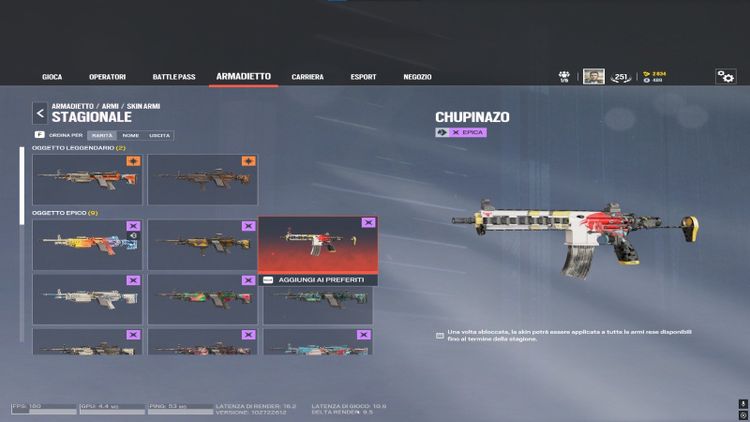Image resolution: width=750 pixels, height=422 pixels.
Task: Switch to the Operatori tab
Action: (x=107, y=77)
